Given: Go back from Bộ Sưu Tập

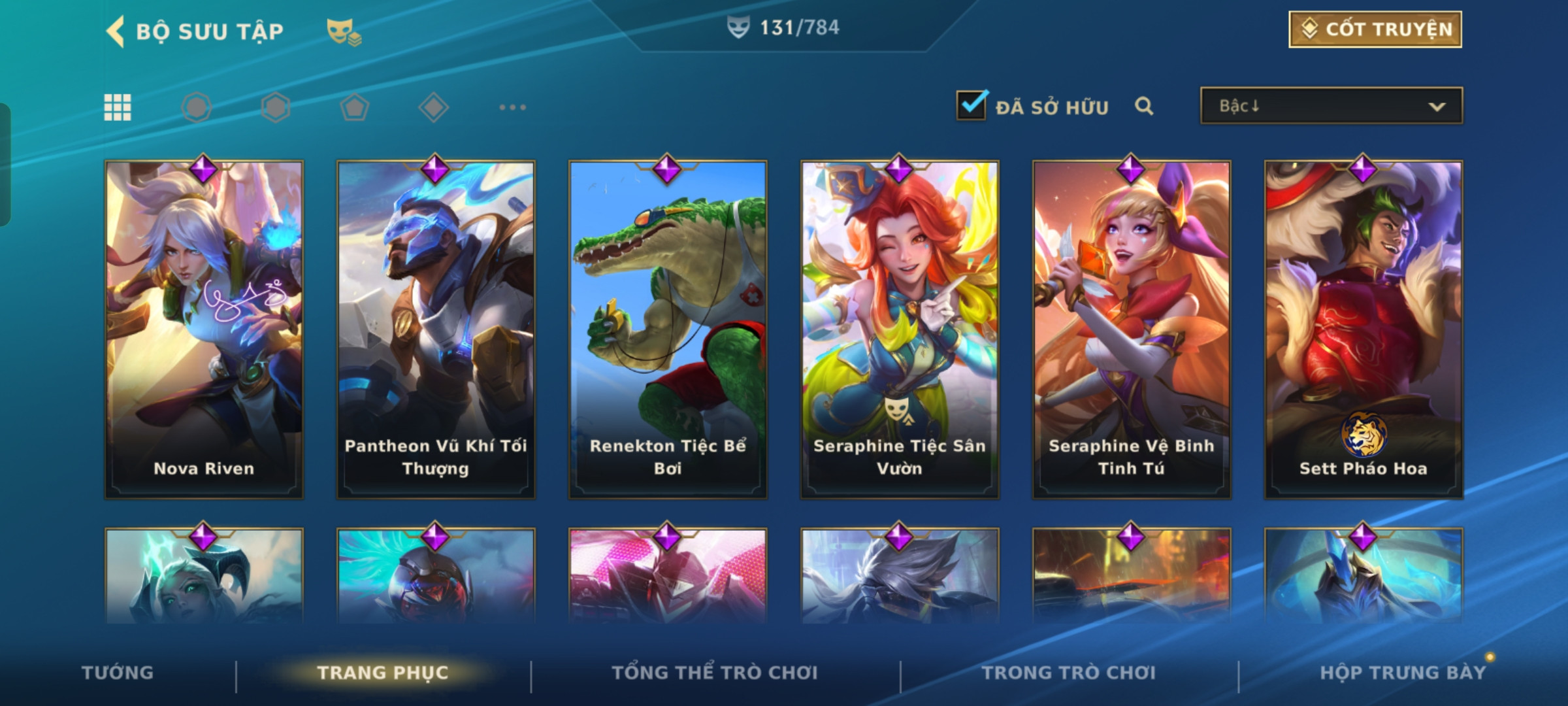Looking at the screenshot, I should (x=116, y=31).
